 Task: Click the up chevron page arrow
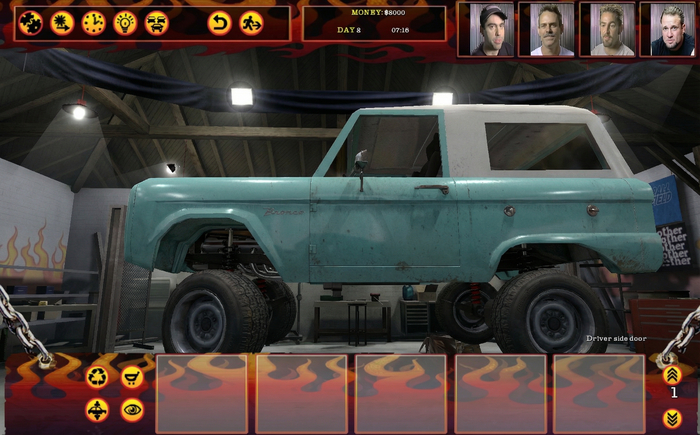point(672,374)
